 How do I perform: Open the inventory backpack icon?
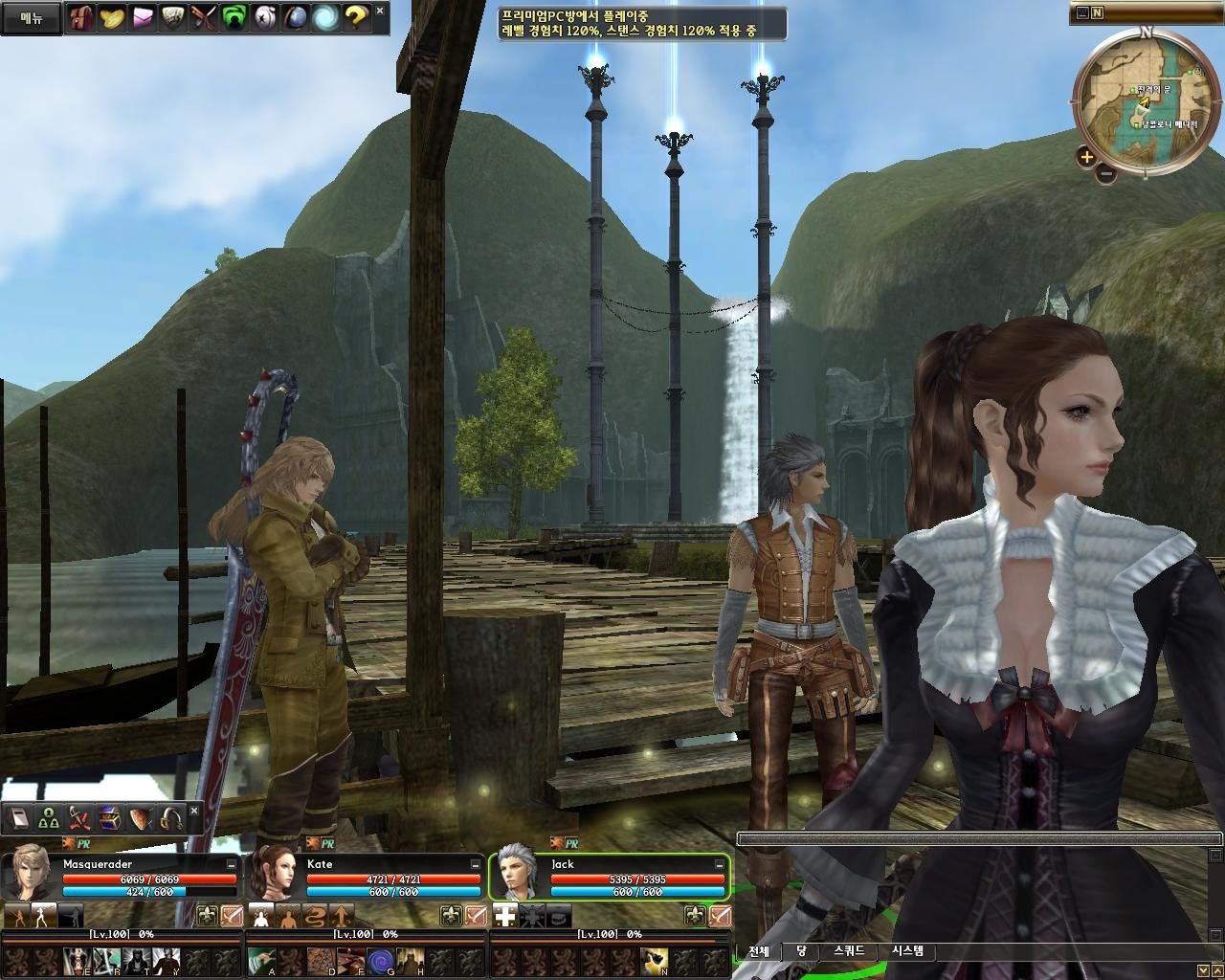pyautogui.click(x=81, y=16)
